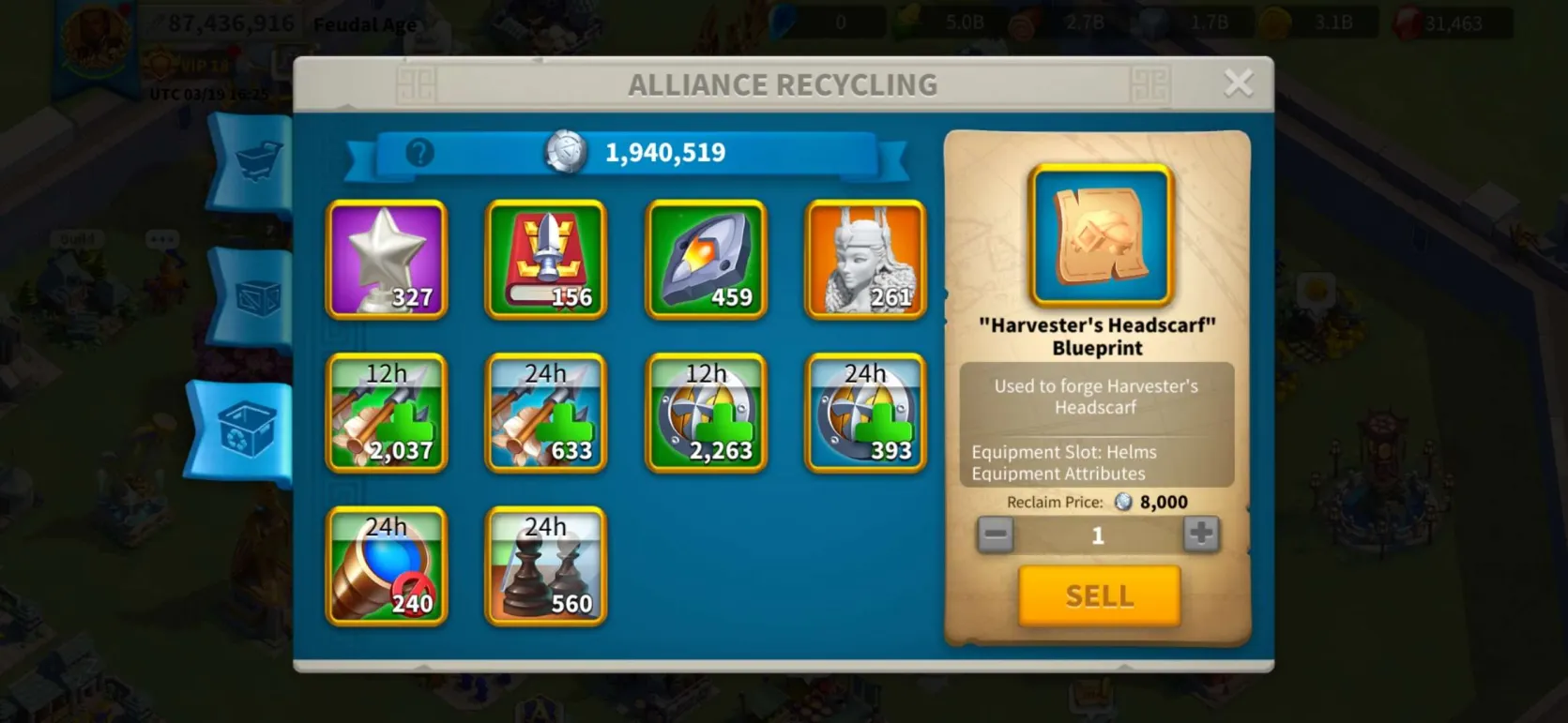Select the 24h anti-scout spyglass item

tap(387, 566)
